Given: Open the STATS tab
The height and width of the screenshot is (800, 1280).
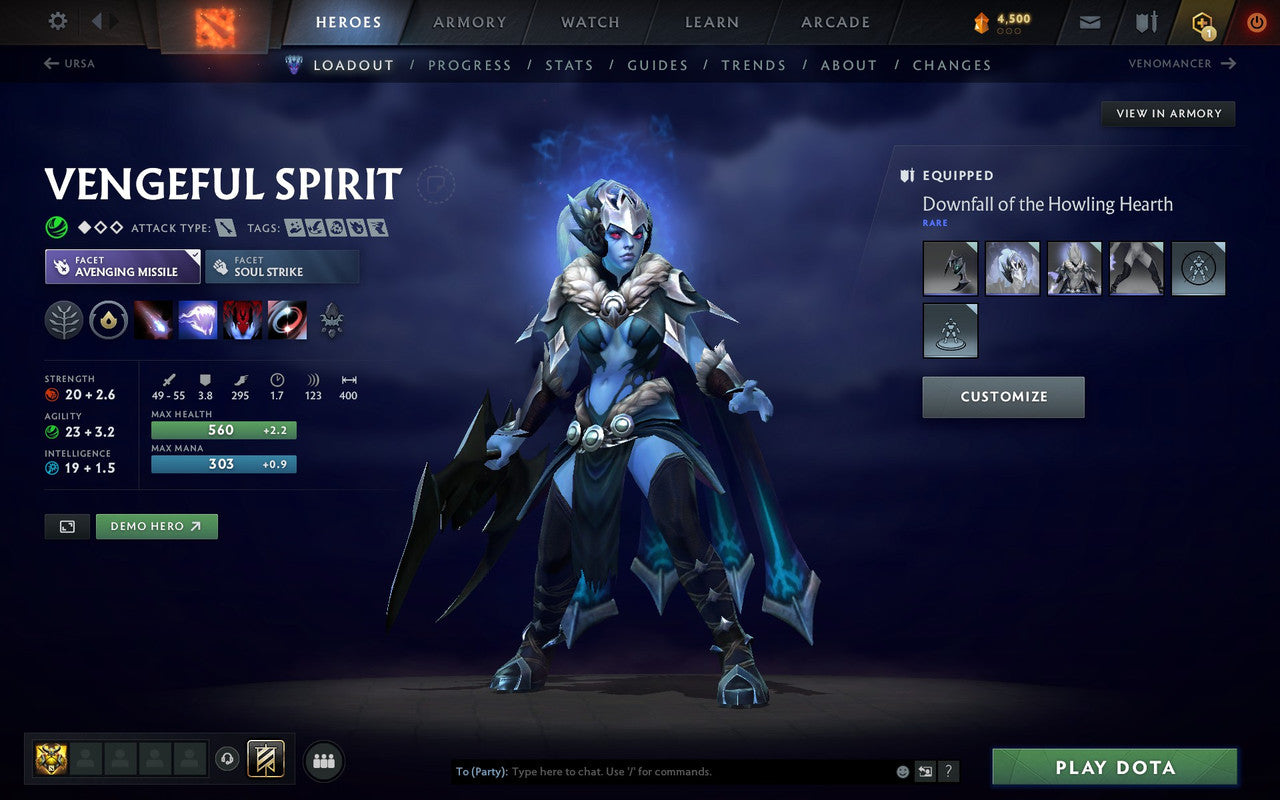Looking at the screenshot, I should [568, 65].
